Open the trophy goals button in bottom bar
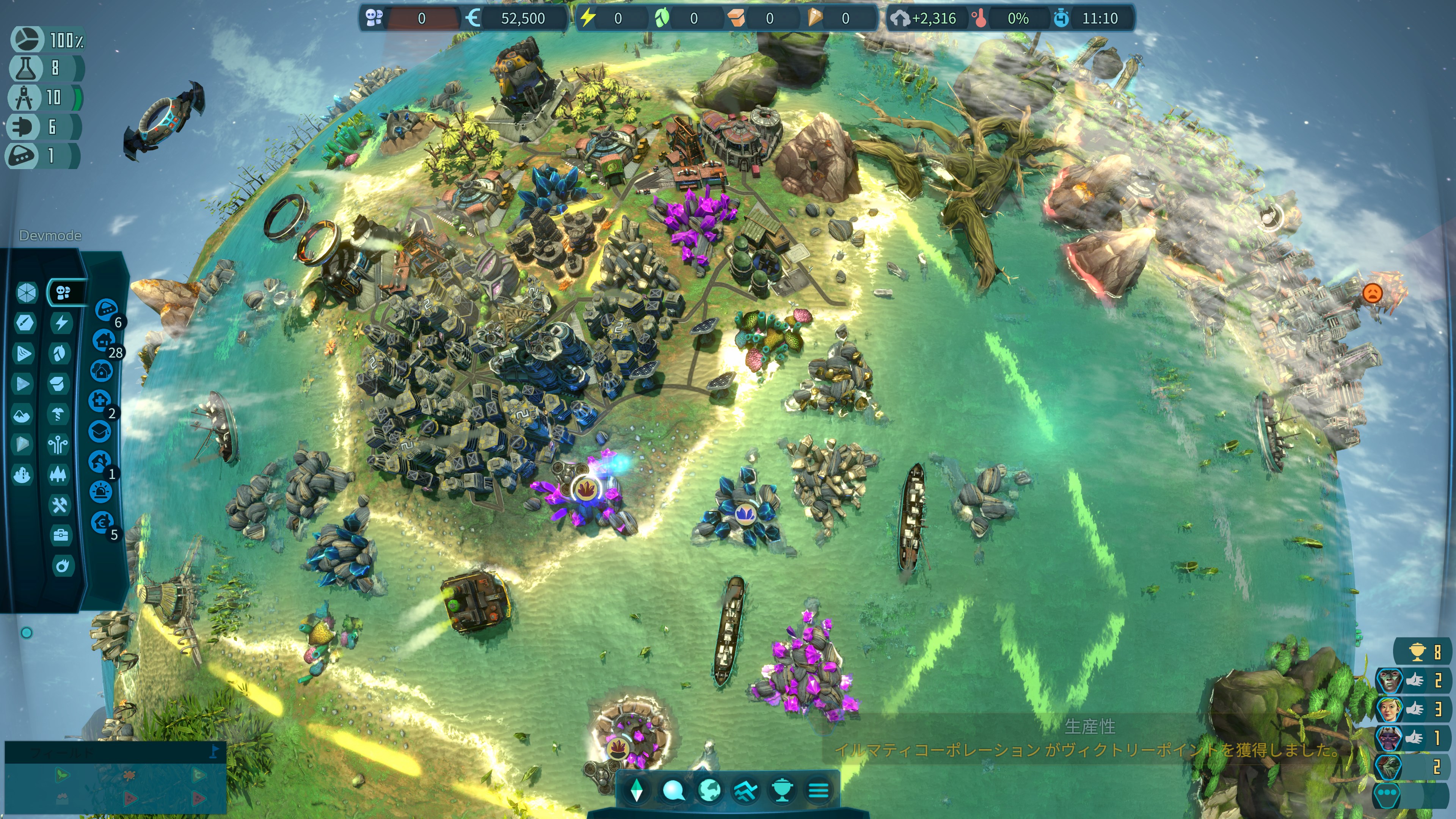The height and width of the screenshot is (819, 1456). tap(782, 790)
